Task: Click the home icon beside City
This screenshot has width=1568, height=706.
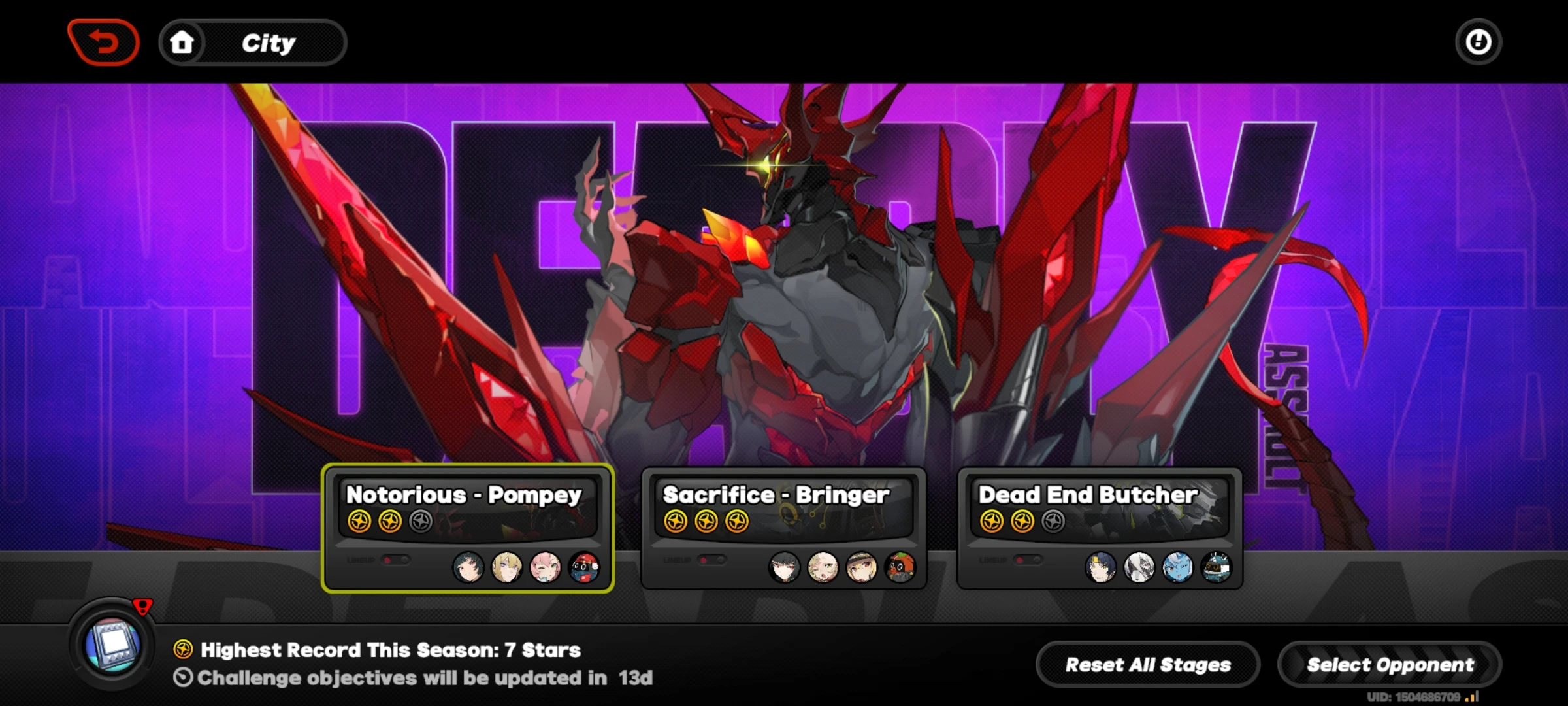Action: tap(184, 41)
